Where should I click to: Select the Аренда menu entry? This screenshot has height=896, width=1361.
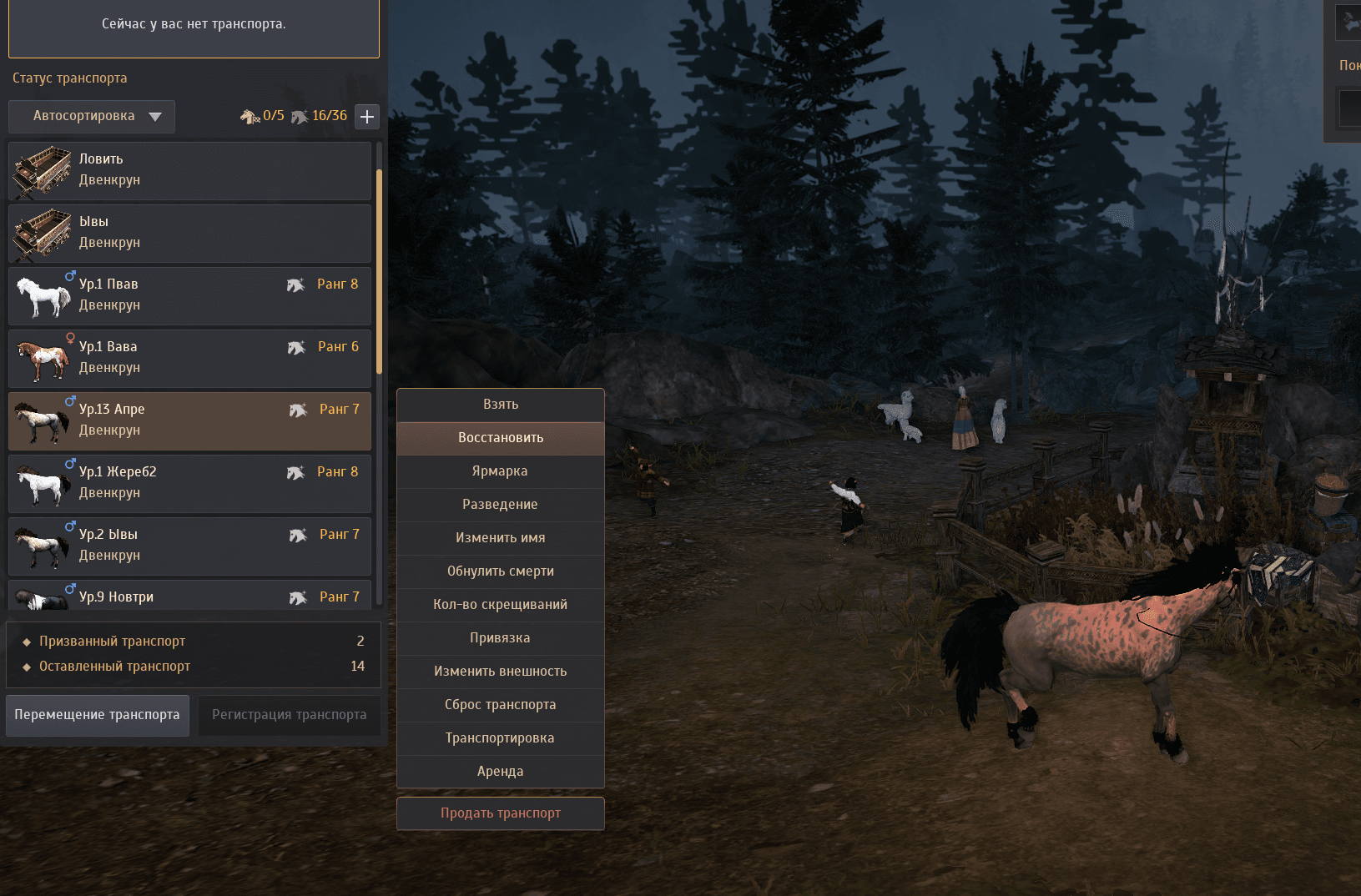tap(501, 772)
